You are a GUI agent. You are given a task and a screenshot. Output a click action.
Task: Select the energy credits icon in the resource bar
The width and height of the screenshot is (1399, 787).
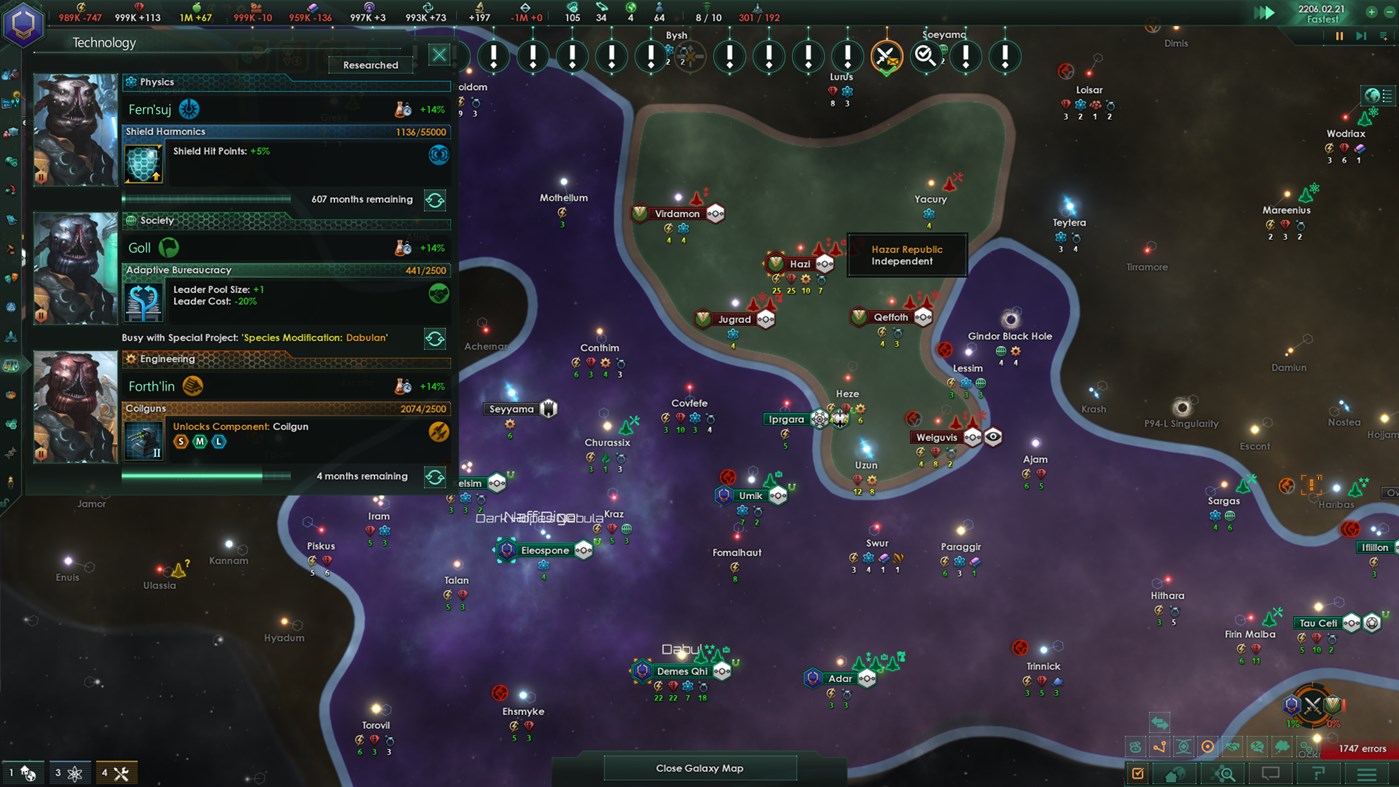(x=81, y=10)
